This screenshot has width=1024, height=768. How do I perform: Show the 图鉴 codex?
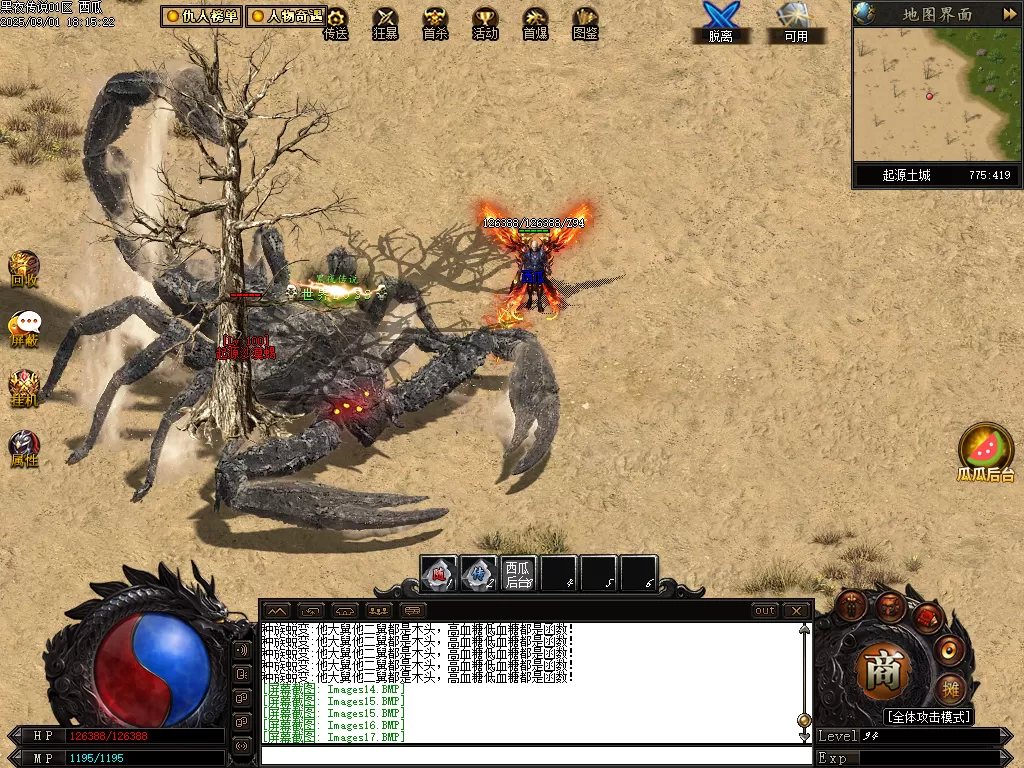pos(585,23)
